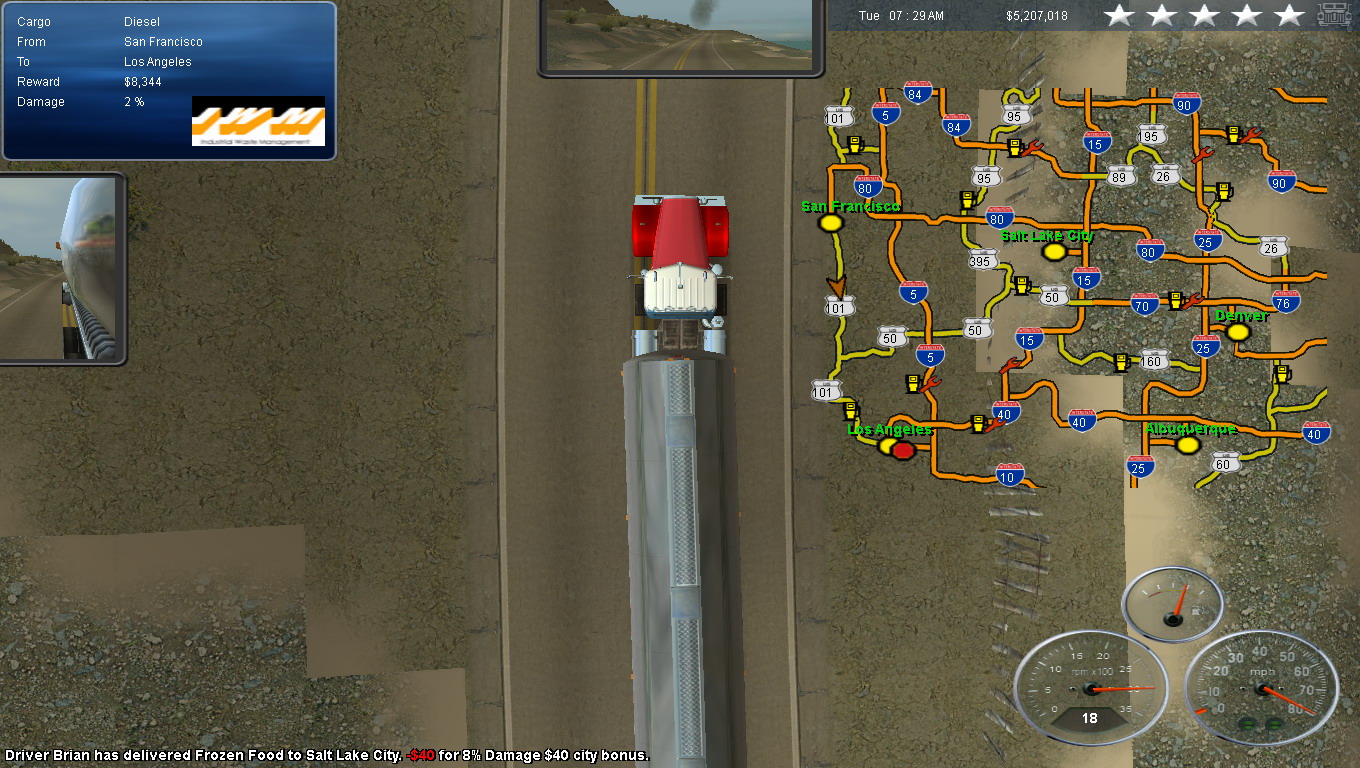1360x768 pixels.
Task: Click the Industrial Waste Management company logo
Action: pyautogui.click(x=258, y=121)
